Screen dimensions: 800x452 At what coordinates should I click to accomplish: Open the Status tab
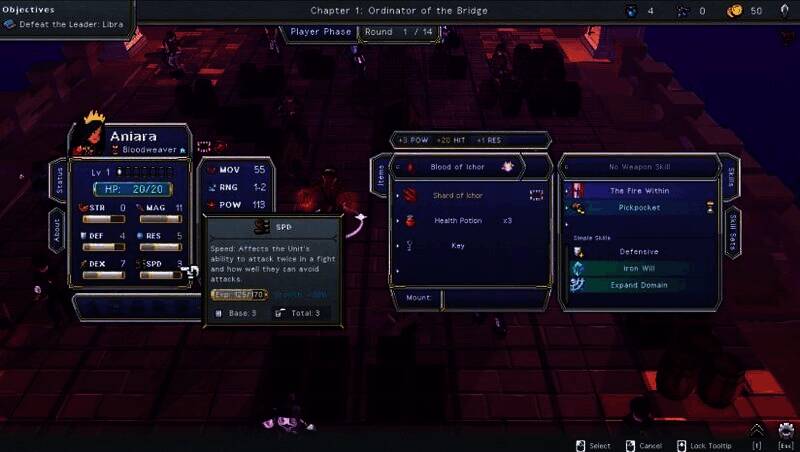[59, 181]
